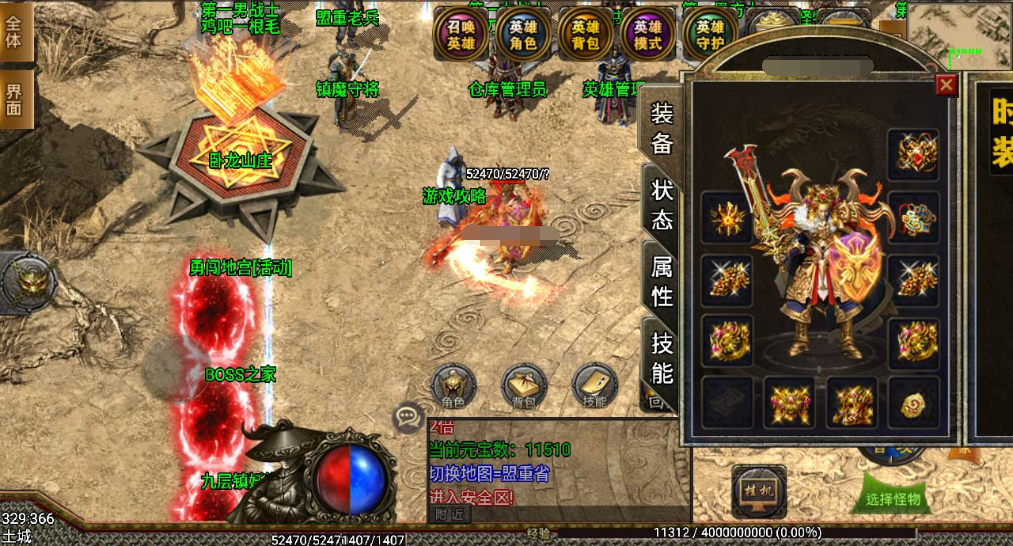Open the chat speech bubble icon
The height and width of the screenshot is (546, 1013).
coord(408,417)
